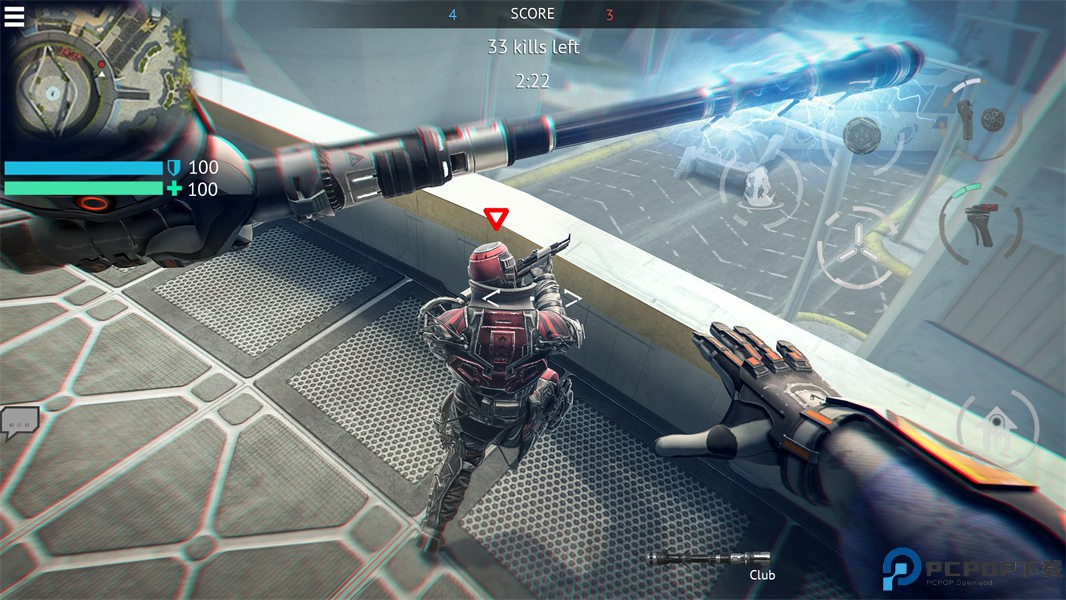This screenshot has height=600, width=1066.
Task: Select the Club weapon slot
Action: [709, 560]
